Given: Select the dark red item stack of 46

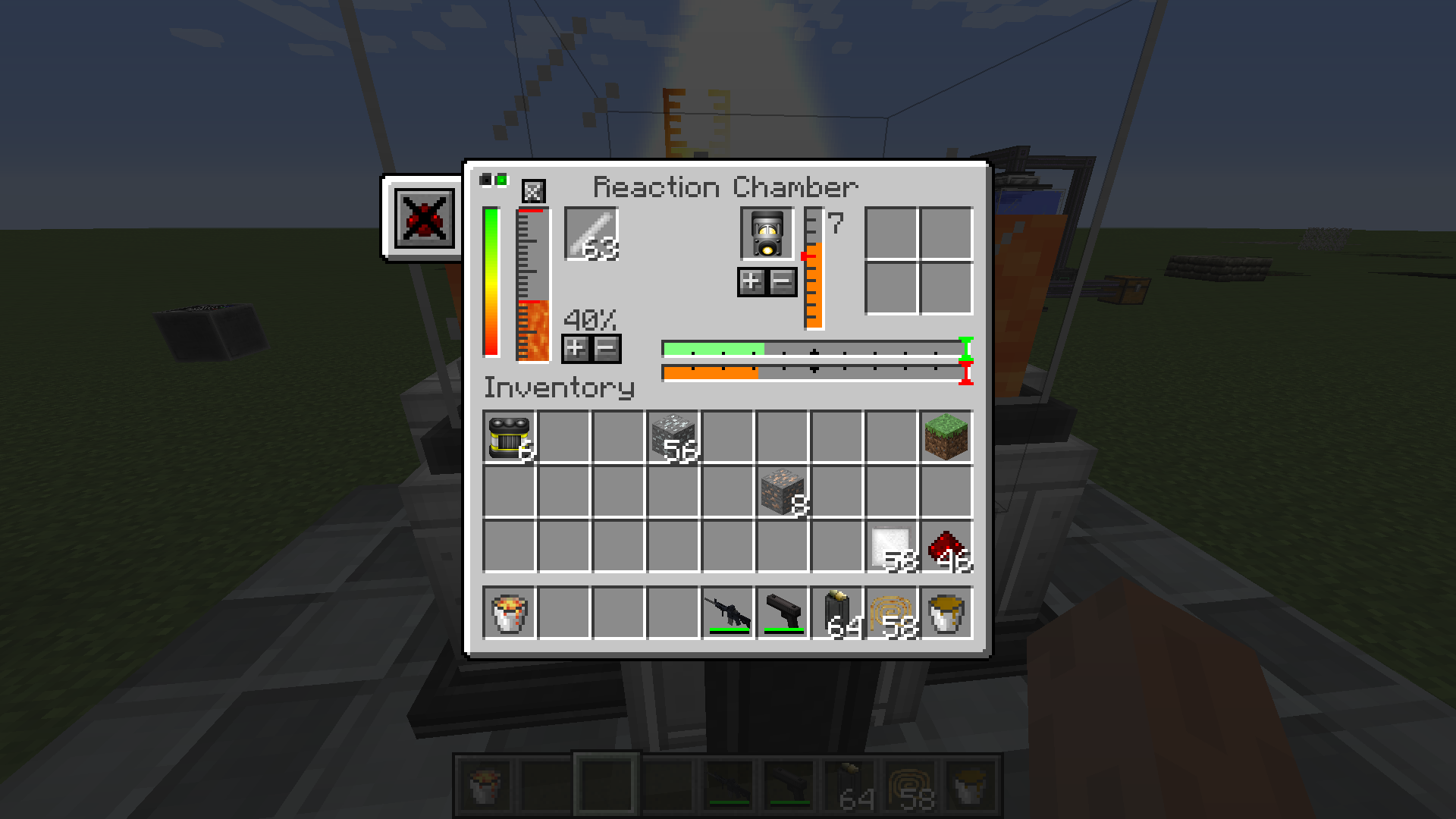Looking at the screenshot, I should click(946, 547).
